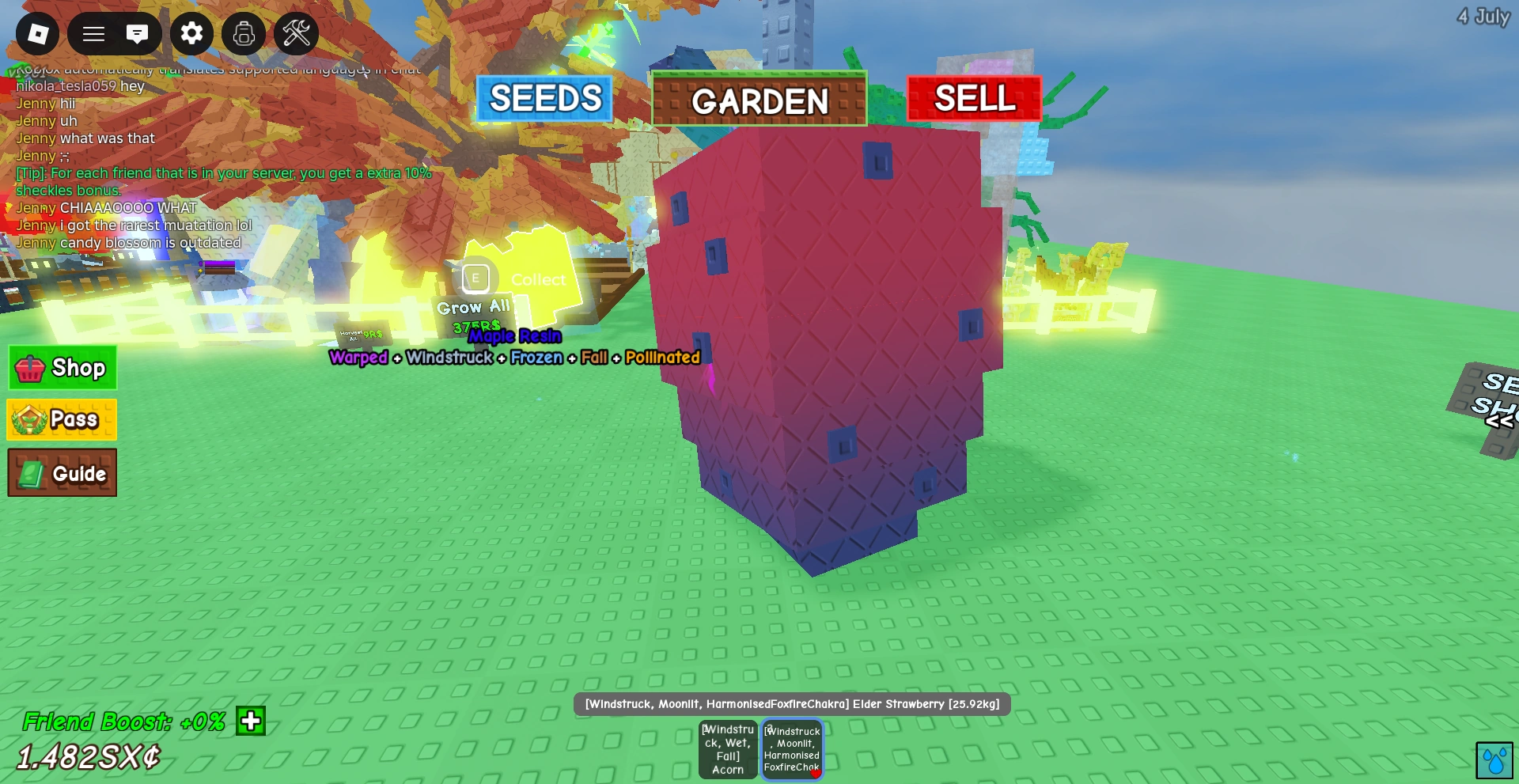Select the Windstruck Wet Fall Acorn slot

(x=727, y=748)
